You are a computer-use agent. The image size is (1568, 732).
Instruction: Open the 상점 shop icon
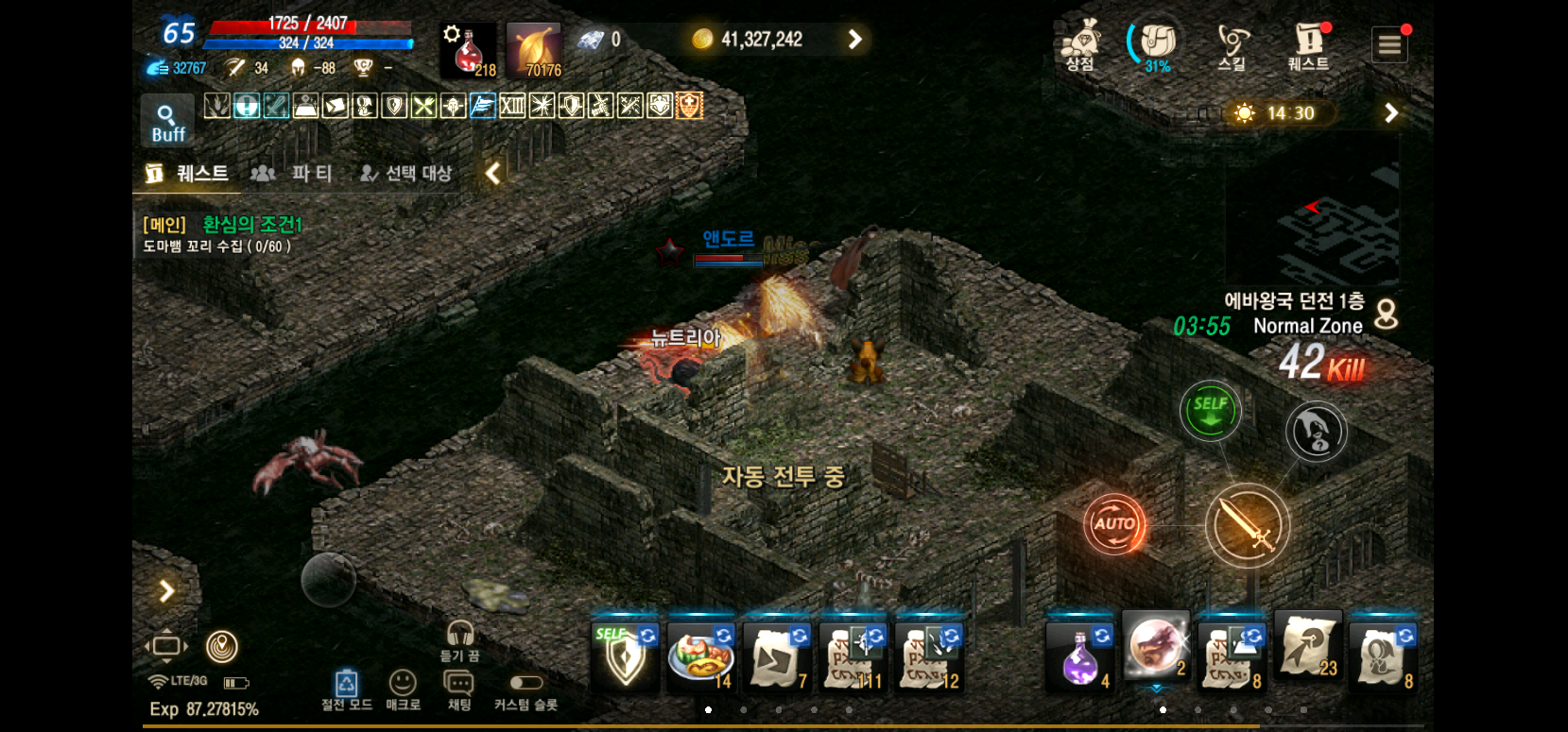(x=1079, y=45)
